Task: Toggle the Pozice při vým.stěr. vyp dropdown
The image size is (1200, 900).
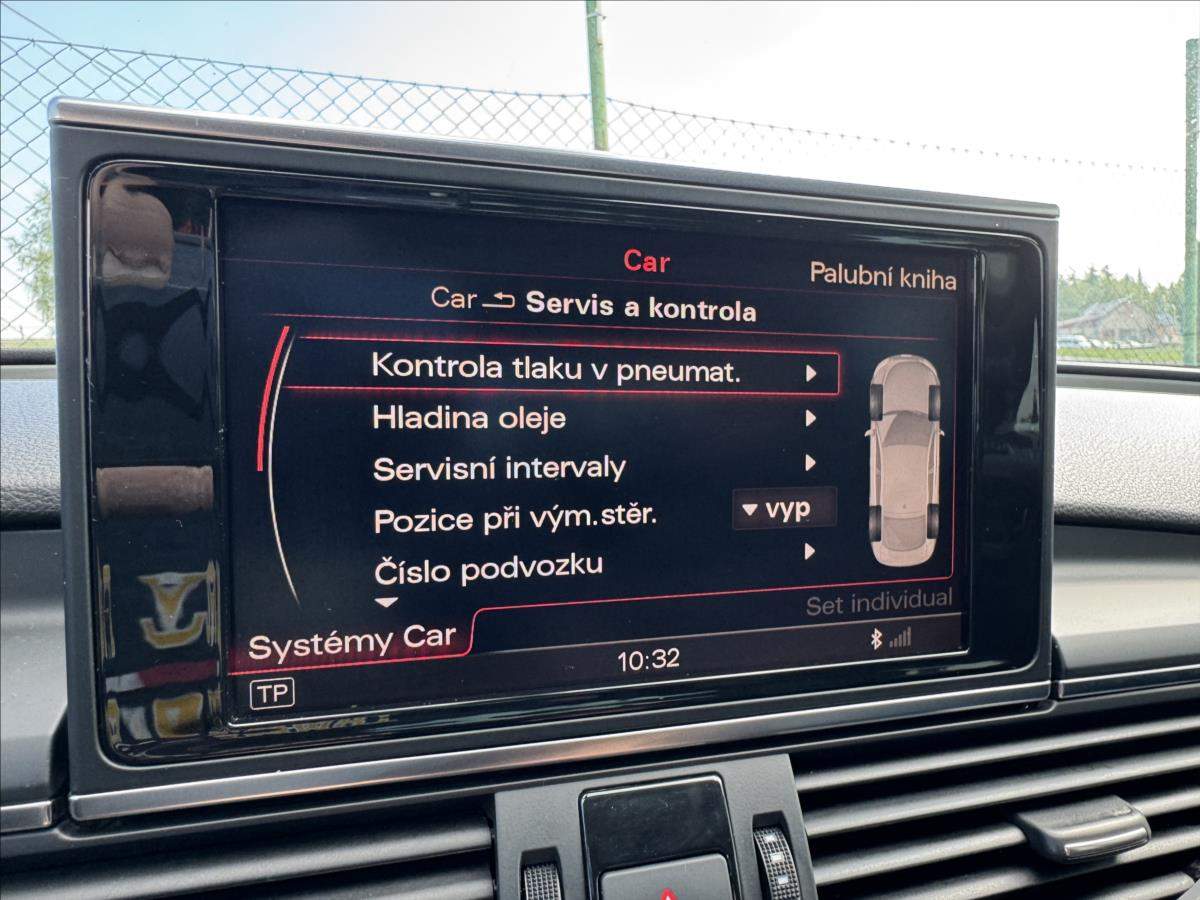Action: [784, 510]
